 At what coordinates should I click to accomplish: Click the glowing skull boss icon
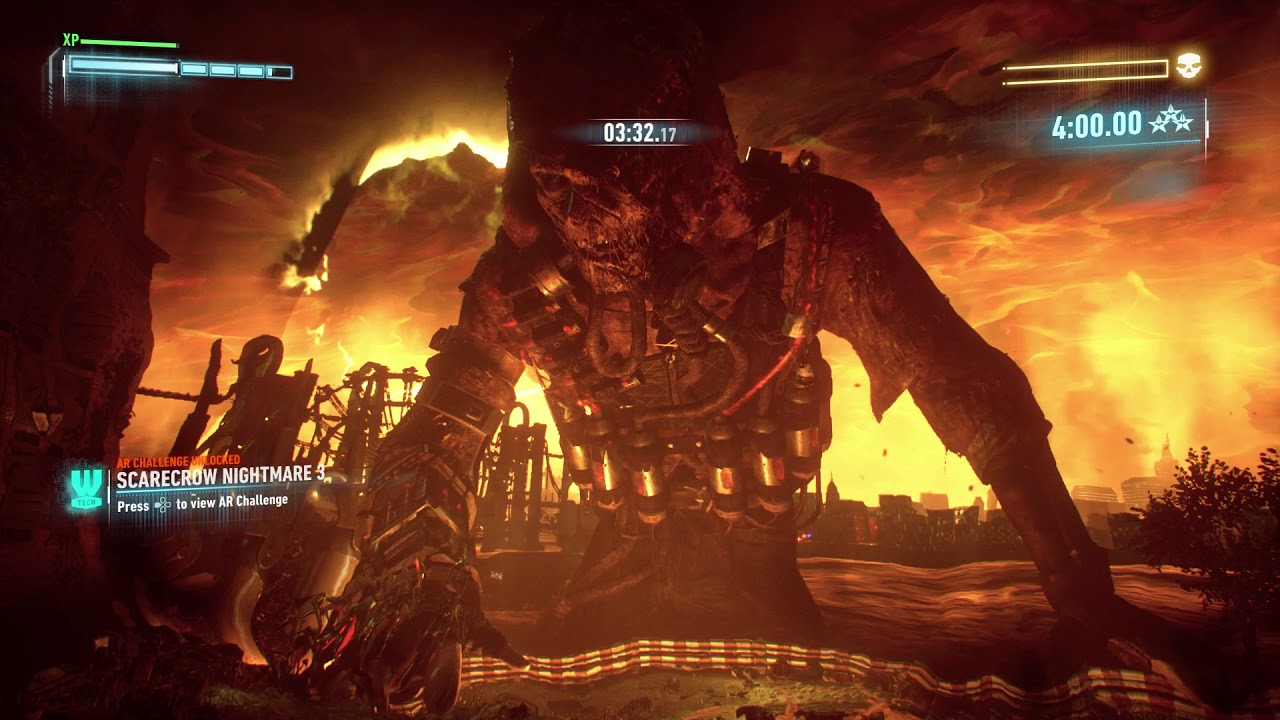coord(1188,66)
